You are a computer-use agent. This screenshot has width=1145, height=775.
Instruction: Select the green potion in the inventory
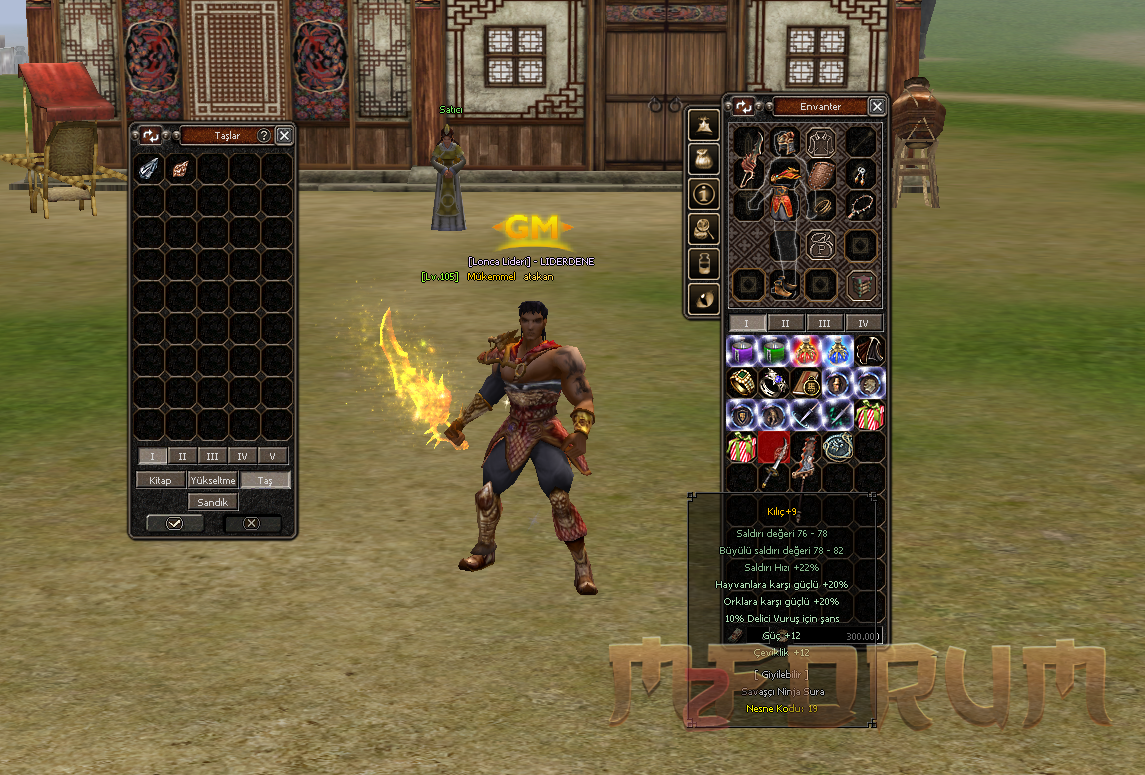click(x=773, y=351)
